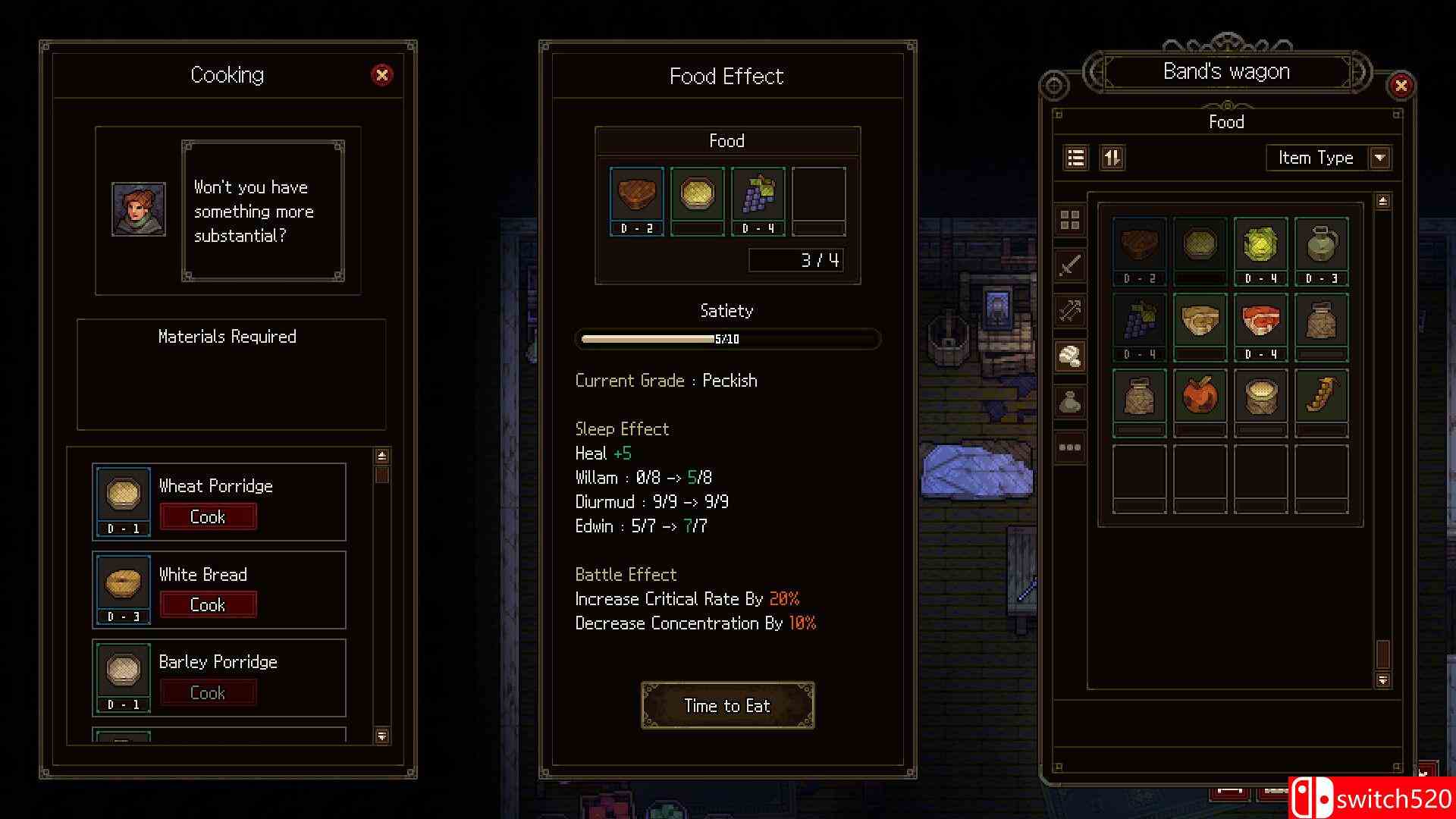Screen dimensions: 1456x819
Task: Reverse the wagon sort order
Action: [1112, 158]
